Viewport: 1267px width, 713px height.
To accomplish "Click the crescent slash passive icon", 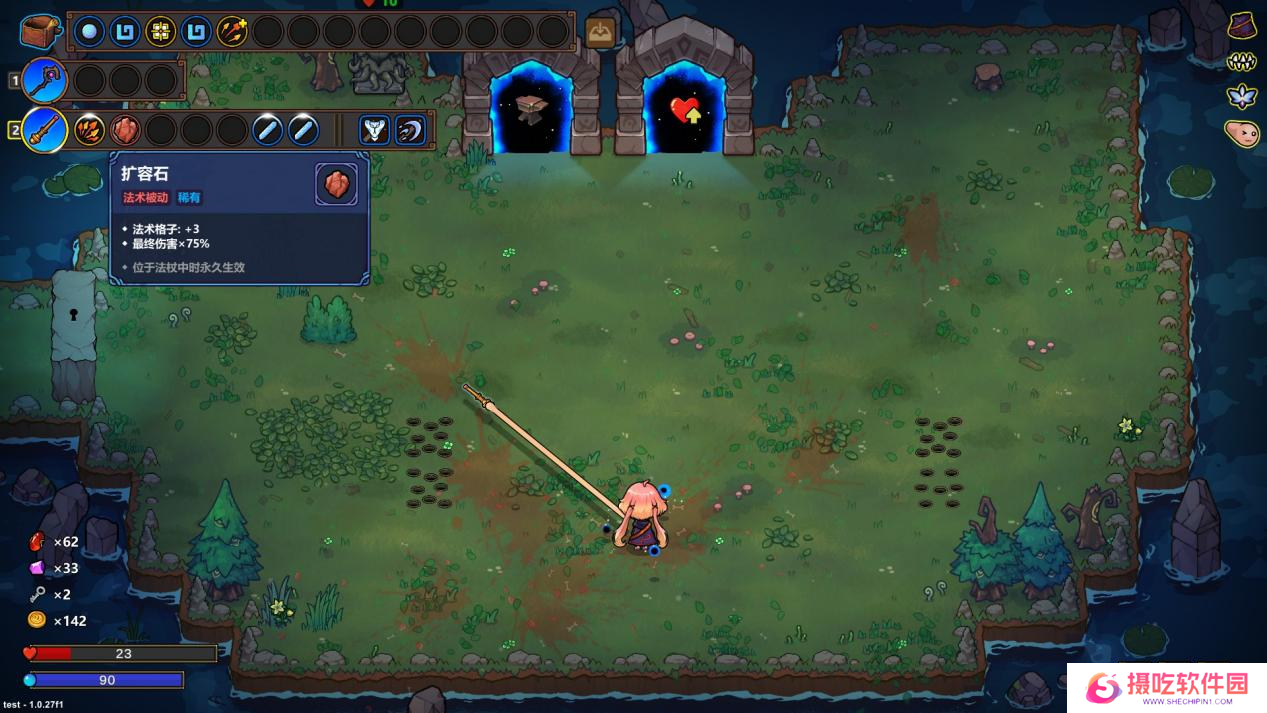I will [410, 130].
